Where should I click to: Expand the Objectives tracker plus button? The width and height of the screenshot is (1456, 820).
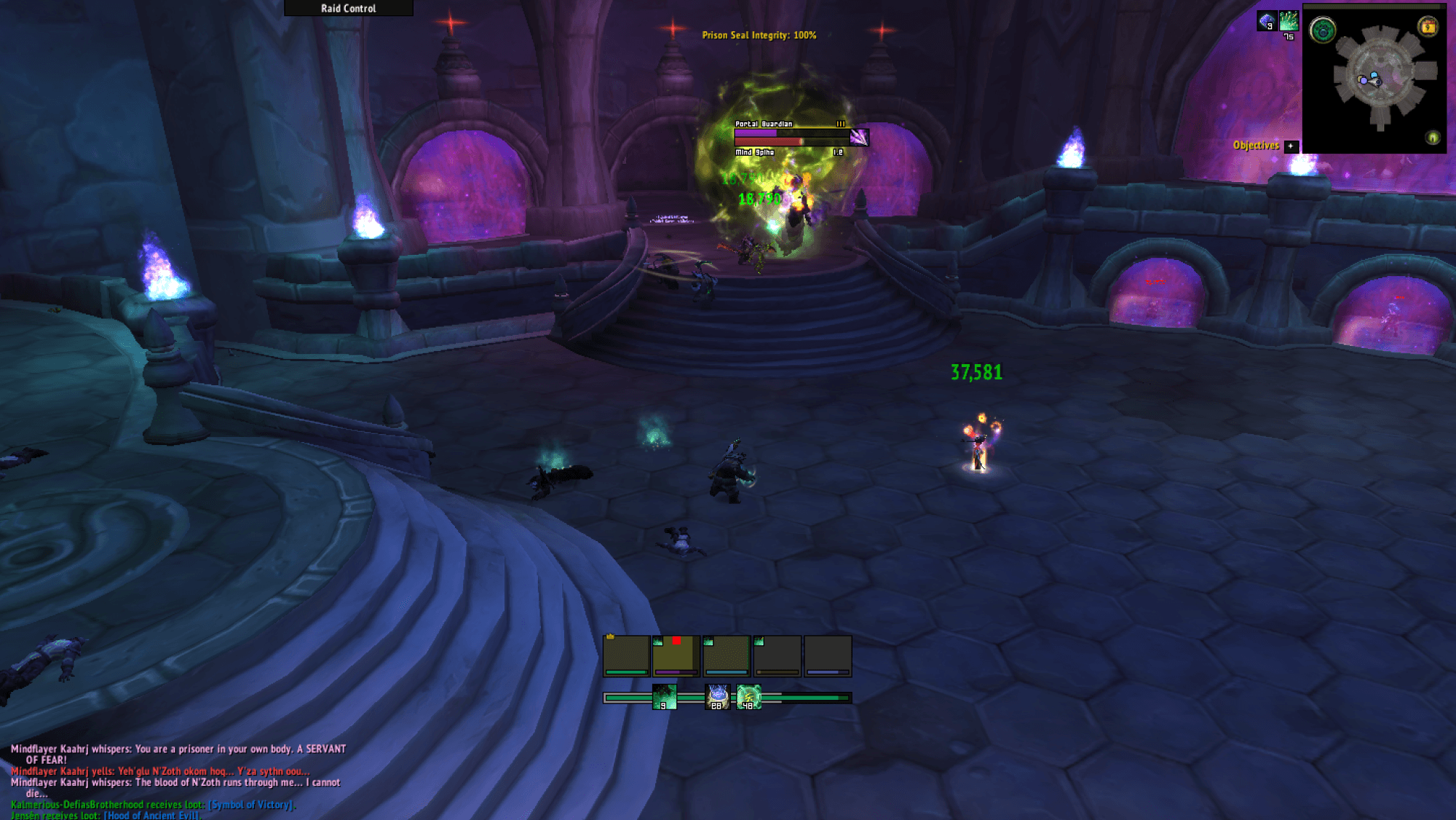pos(1291,146)
